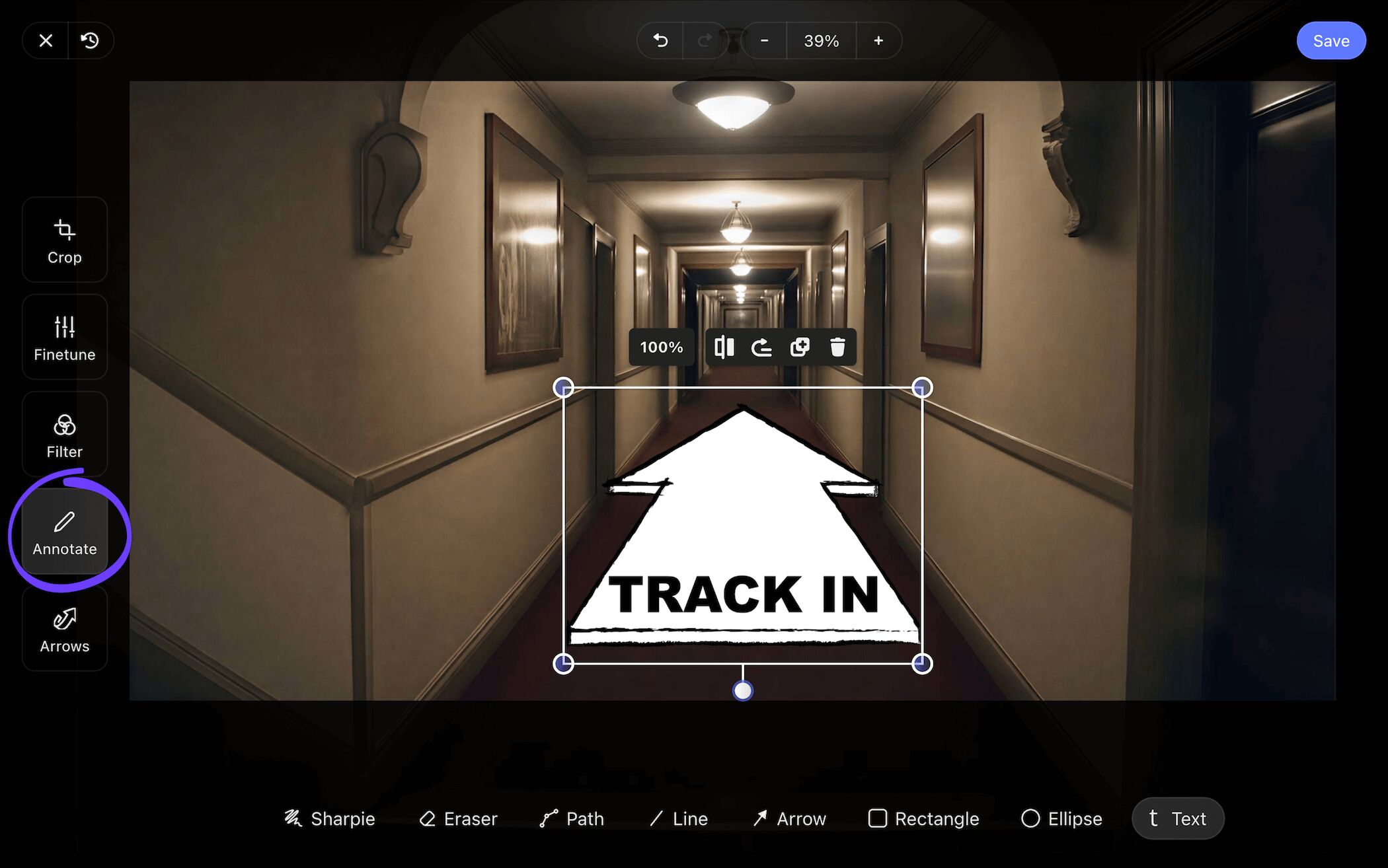Rotate the selected arrow annotation
The width and height of the screenshot is (1388, 868).
point(761,347)
